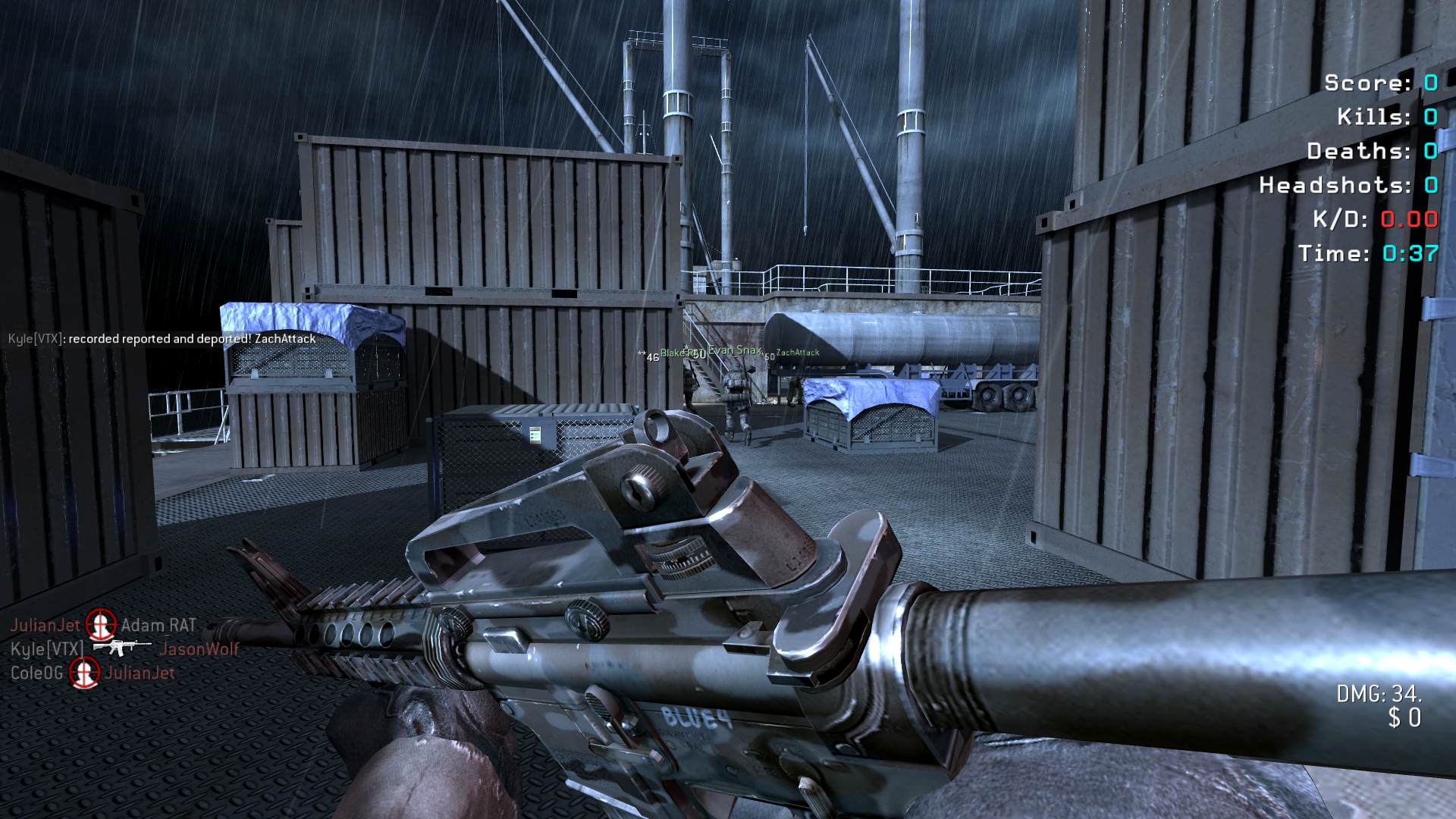1456x819 pixels.
Task: Click the rifle icon in Kyle[VTX]'s kill entry
Action: tap(121, 648)
